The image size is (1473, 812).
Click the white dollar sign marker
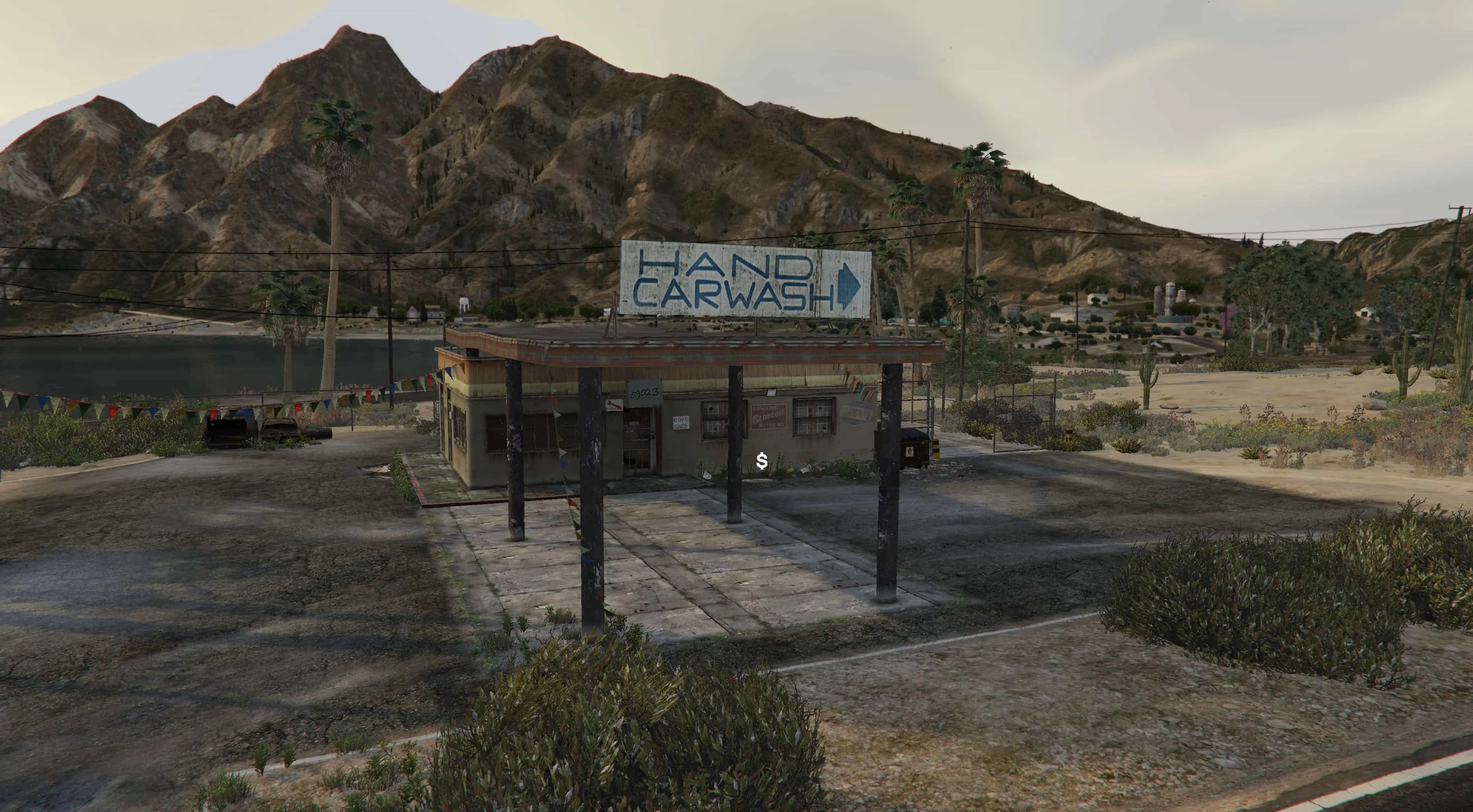(x=761, y=461)
